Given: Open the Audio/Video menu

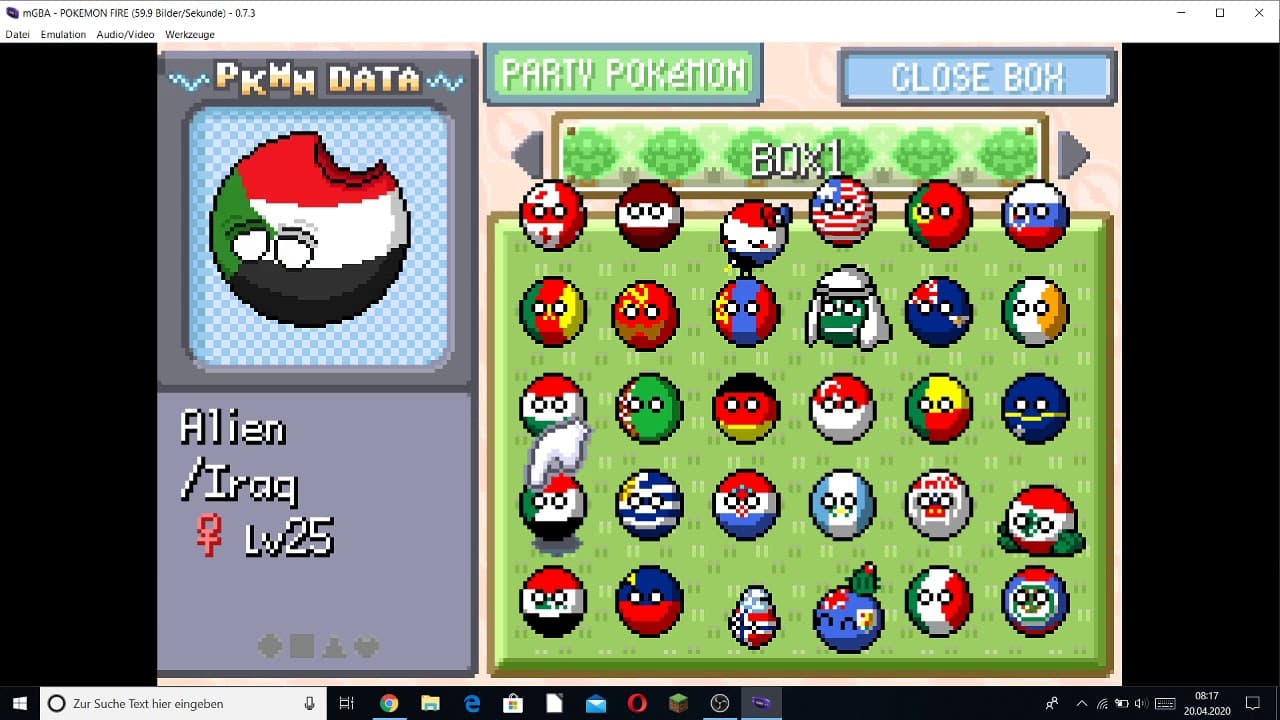Looking at the screenshot, I should point(125,34).
